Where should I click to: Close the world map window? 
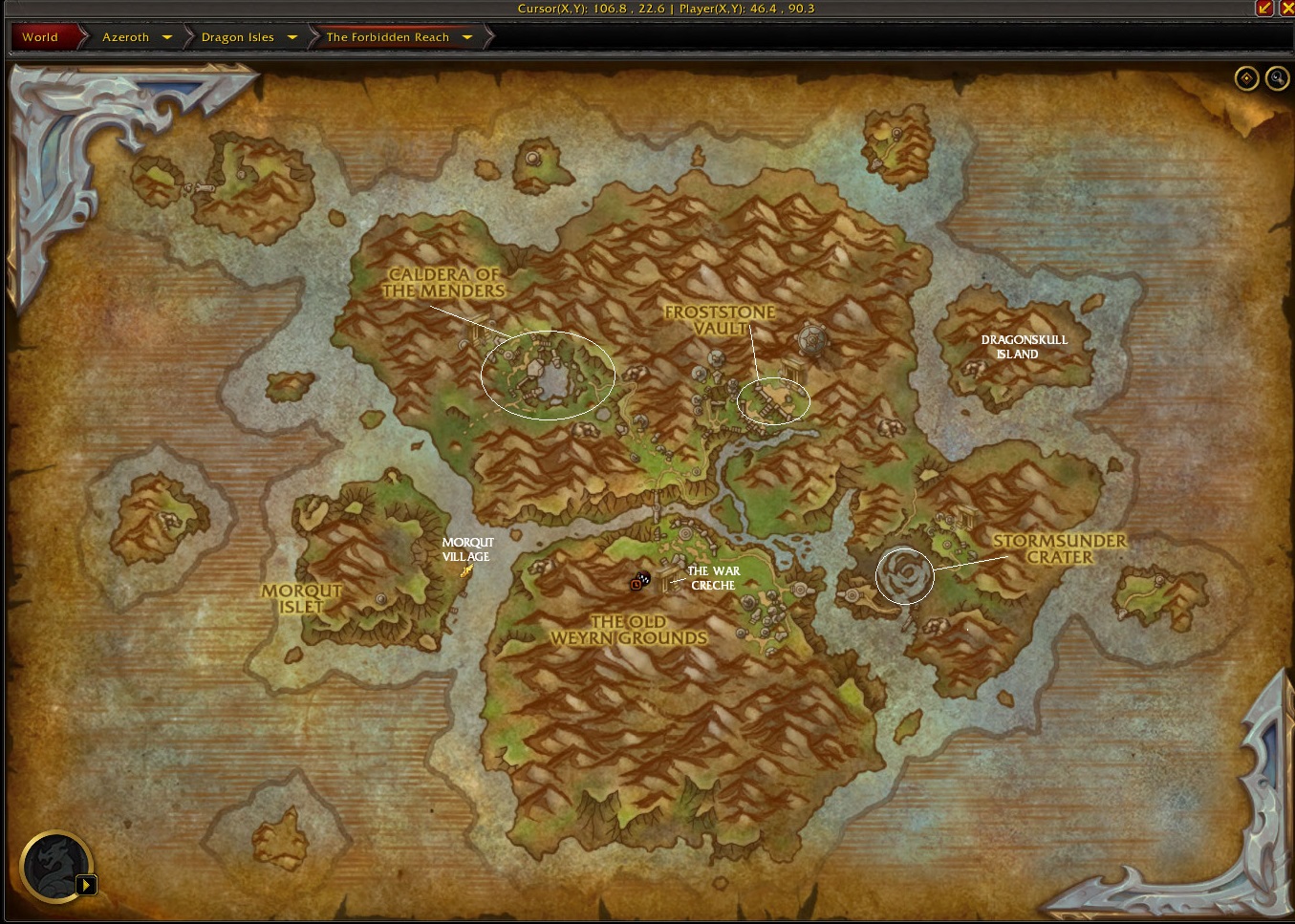(1286, 8)
